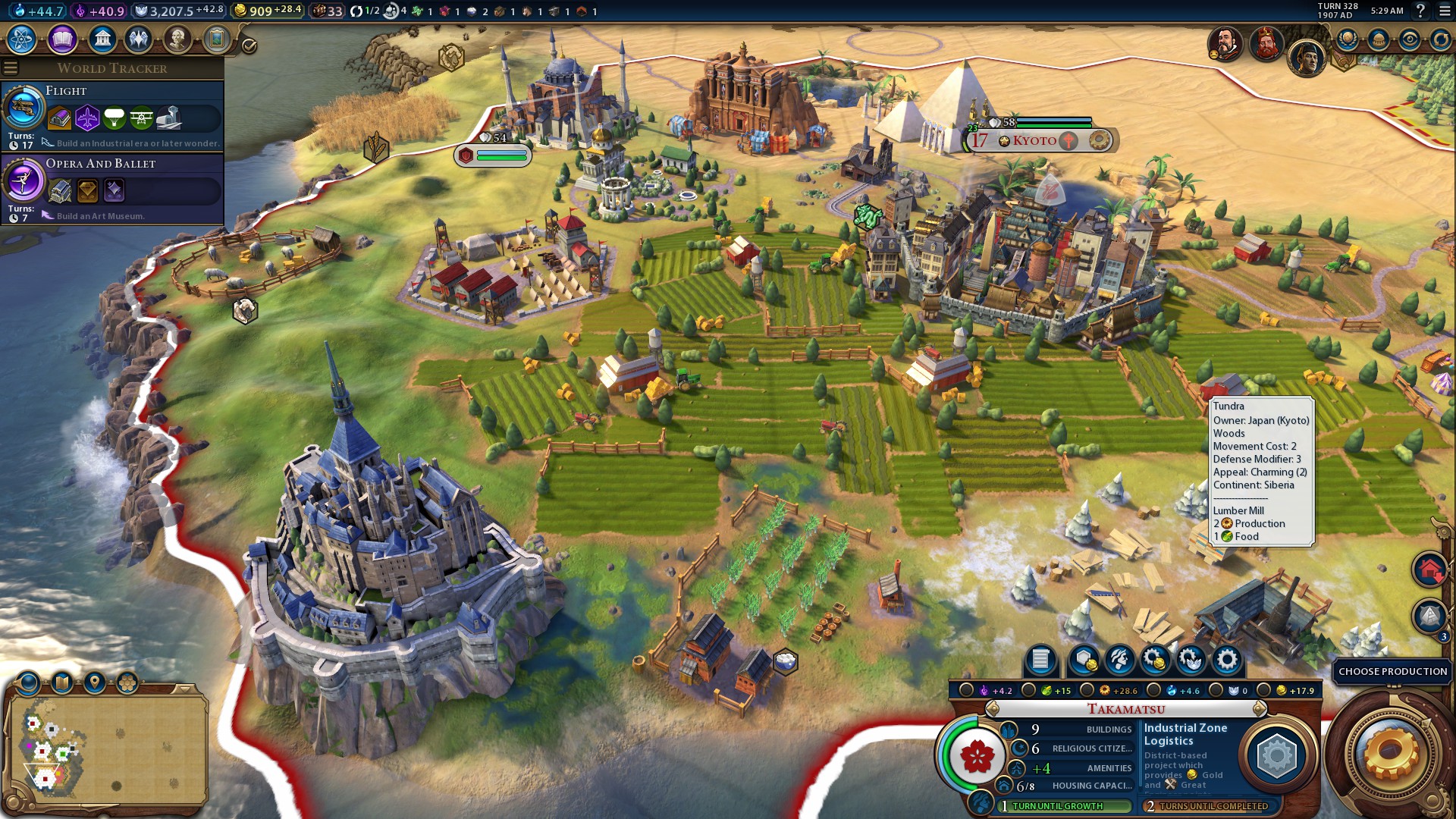Open the City-States domed building icon
The height and width of the screenshot is (819, 1456).
click(1379, 39)
